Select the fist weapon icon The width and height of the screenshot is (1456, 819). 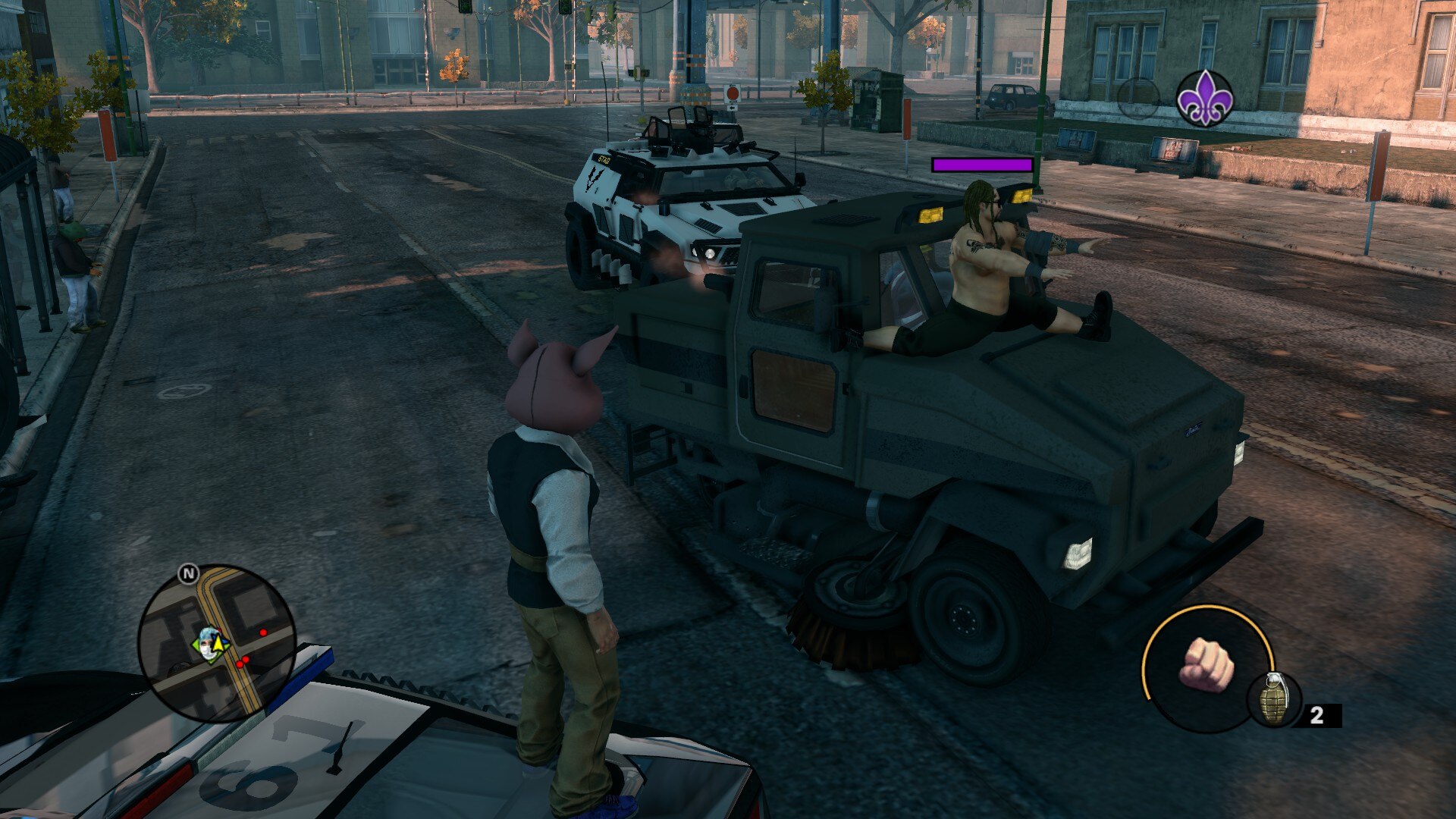(x=1207, y=666)
